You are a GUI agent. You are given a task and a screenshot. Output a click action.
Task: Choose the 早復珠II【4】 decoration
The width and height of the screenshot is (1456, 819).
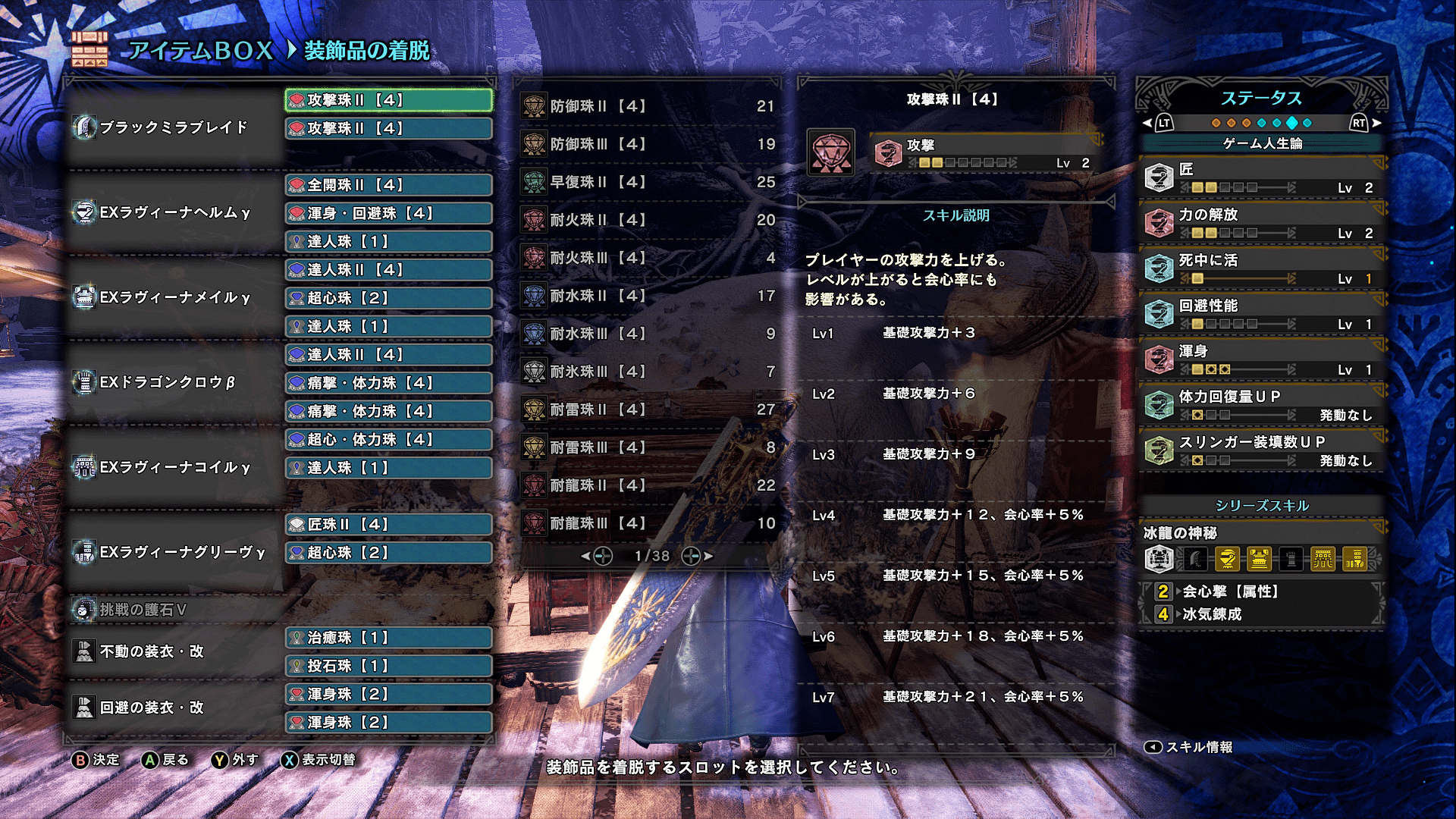pos(648,182)
